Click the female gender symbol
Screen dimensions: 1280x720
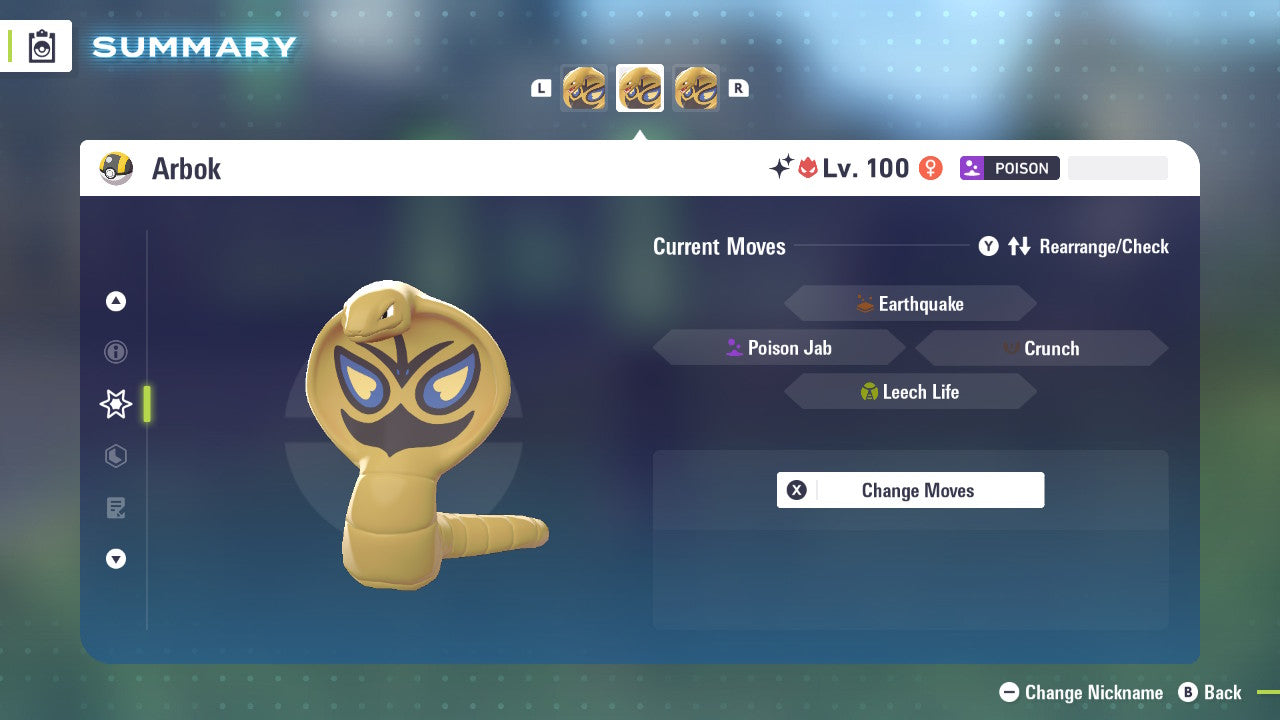(930, 168)
